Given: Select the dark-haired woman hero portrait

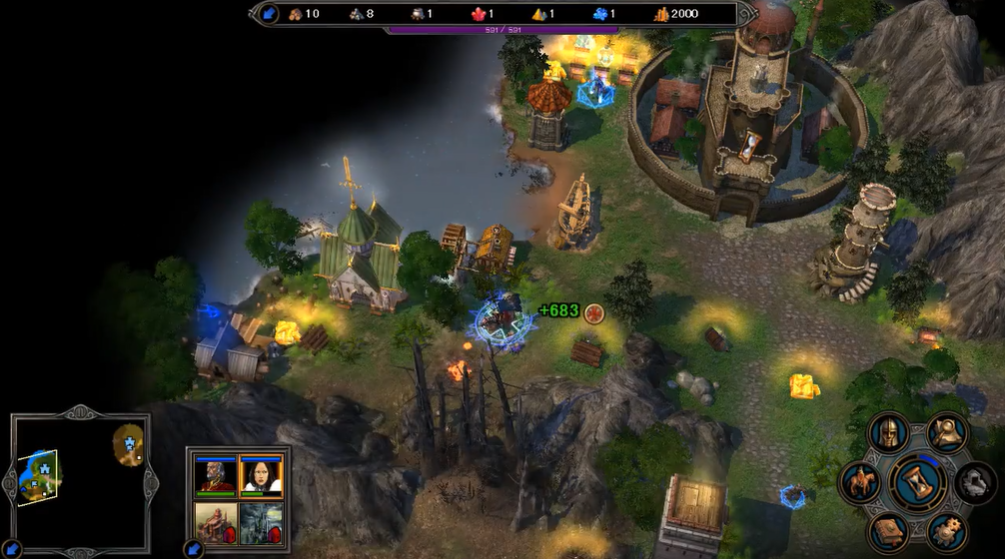Looking at the screenshot, I should point(261,476).
